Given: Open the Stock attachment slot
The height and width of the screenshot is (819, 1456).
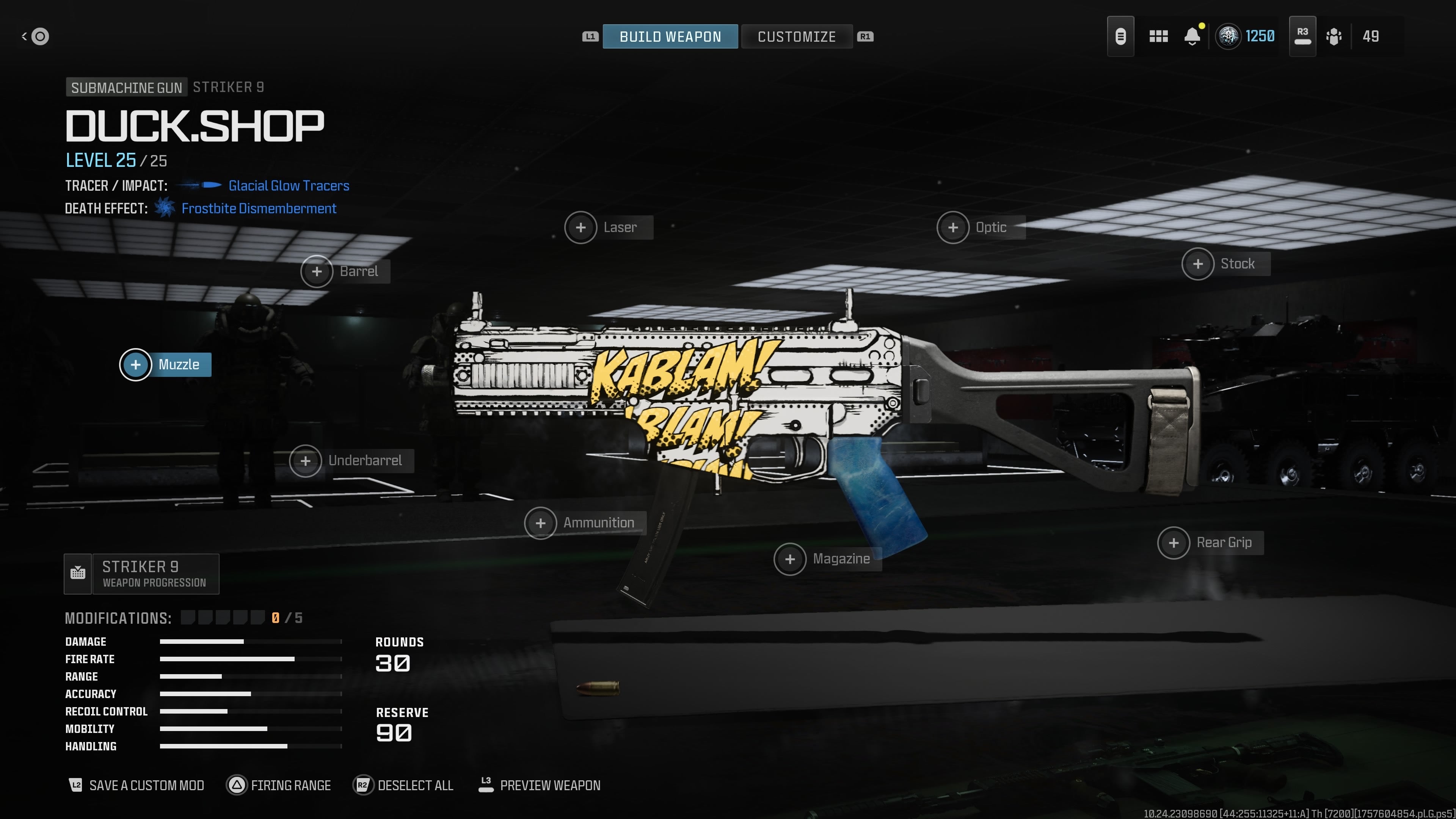Looking at the screenshot, I should click(x=1199, y=264).
